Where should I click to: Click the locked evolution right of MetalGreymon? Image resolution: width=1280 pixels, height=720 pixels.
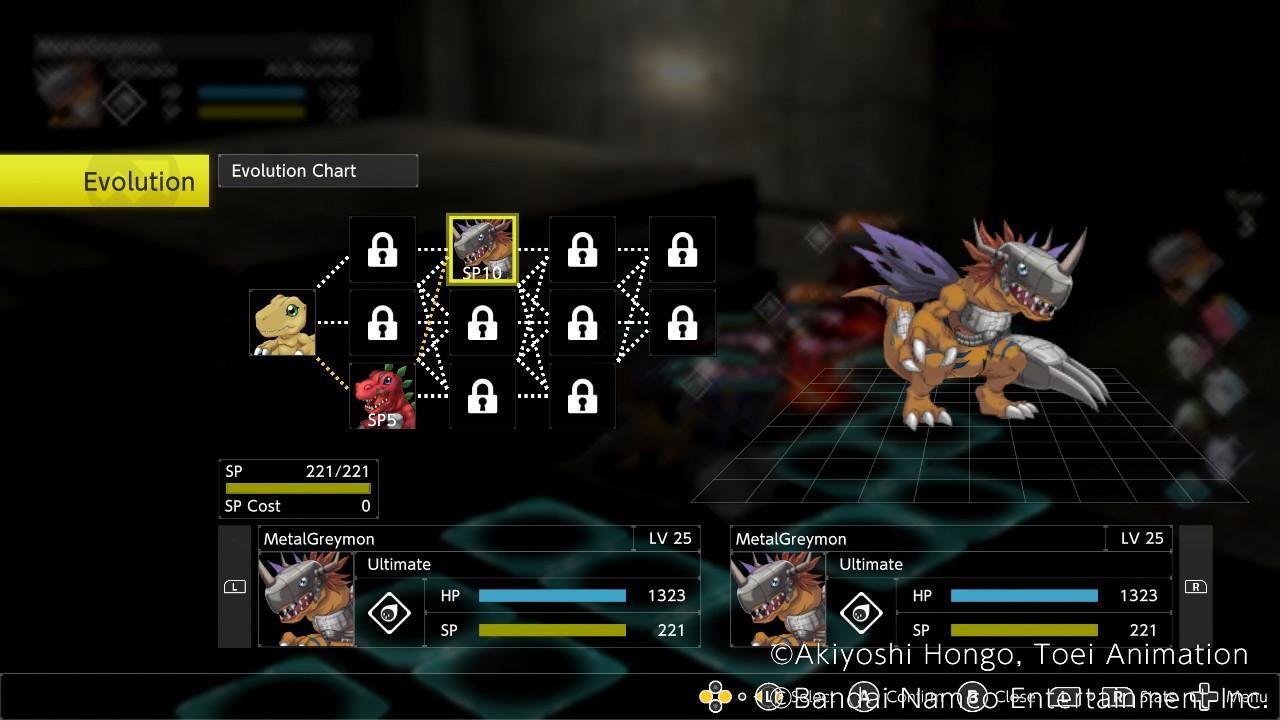[582, 249]
